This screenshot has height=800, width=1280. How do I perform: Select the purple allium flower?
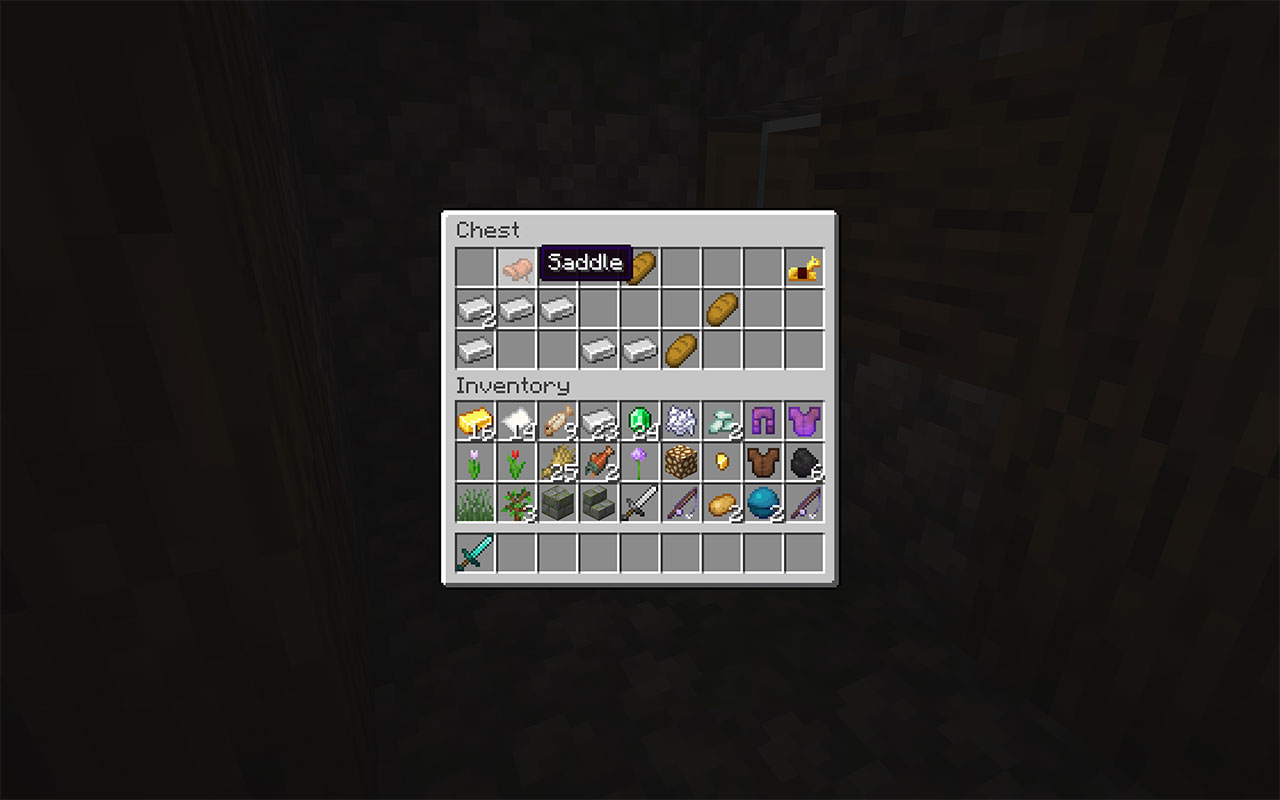coord(639,462)
